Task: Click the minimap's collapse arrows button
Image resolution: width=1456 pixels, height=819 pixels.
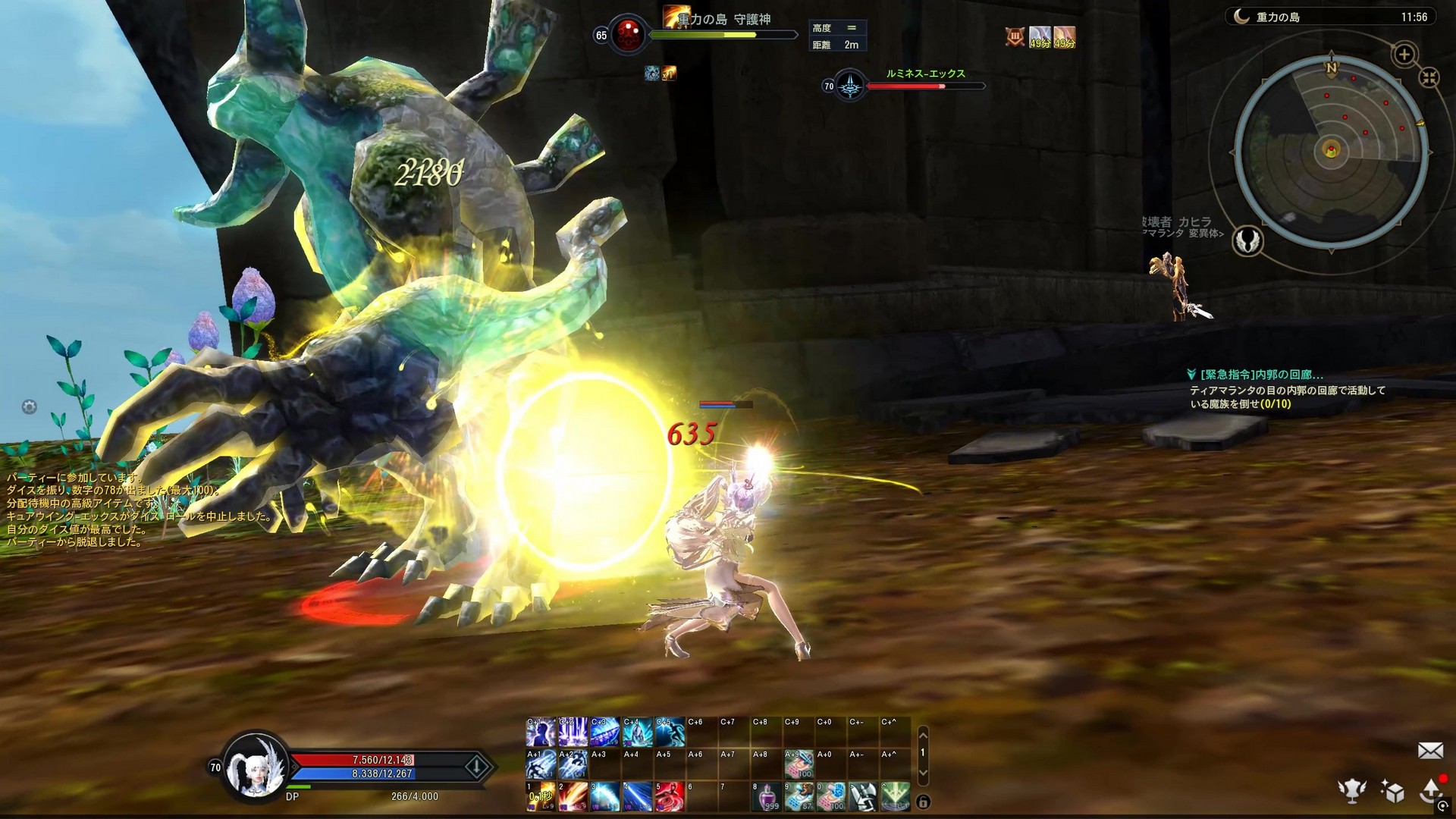Action: point(1429,77)
